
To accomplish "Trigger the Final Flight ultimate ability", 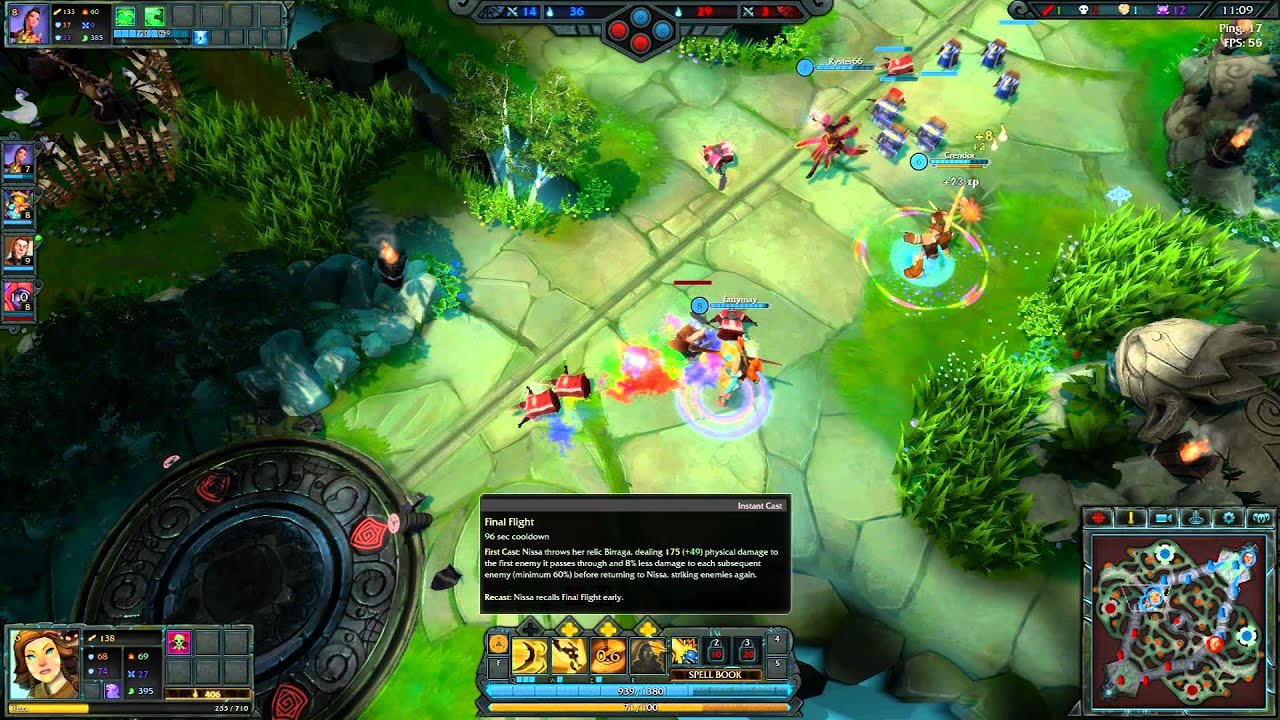I will pos(648,655).
